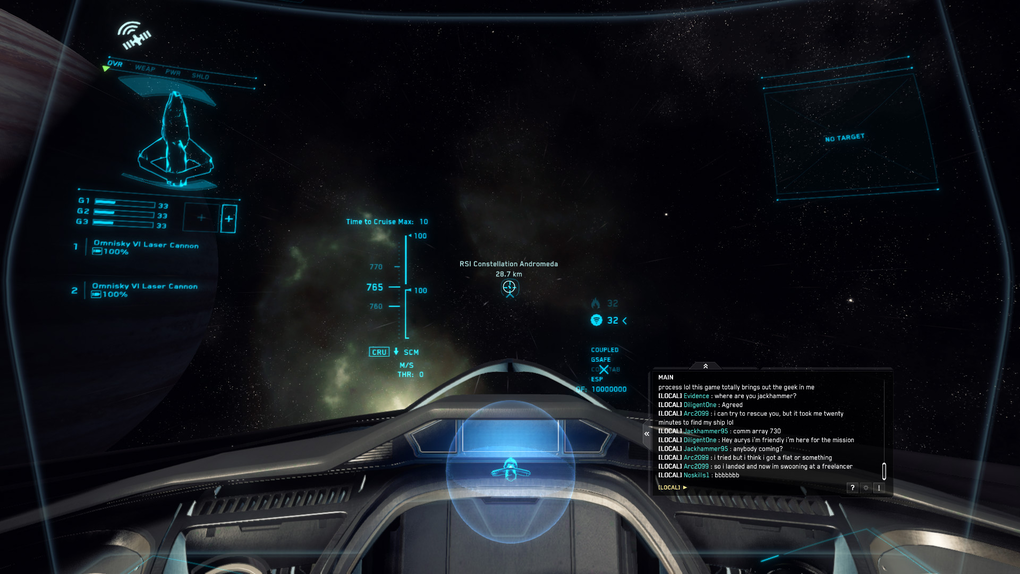Image resolution: width=1020 pixels, height=574 pixels.
Task: Open the WEAP tab on ship panel
Action: 144,68
